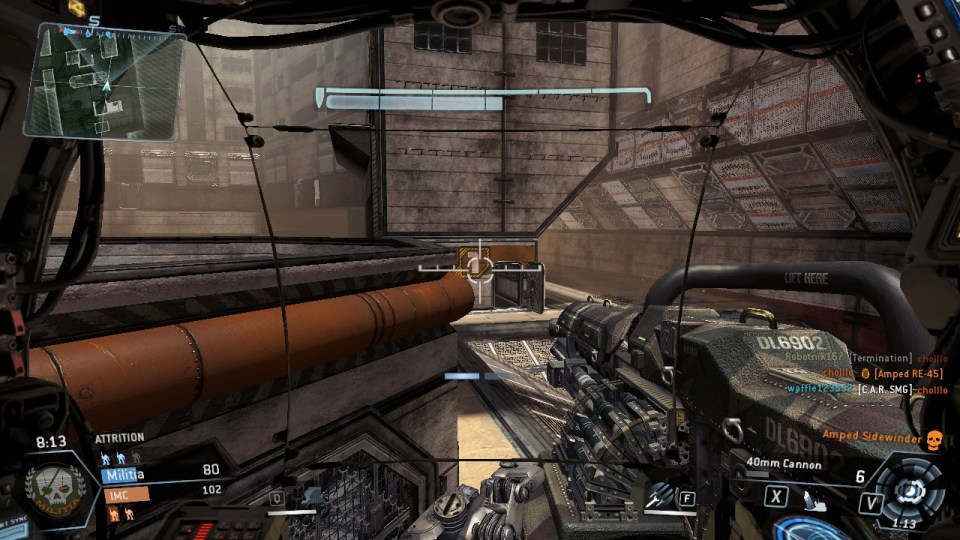This screenshot has height=540, width=960.
Task: Click the minimap in the corner
Action: point(103,80)
